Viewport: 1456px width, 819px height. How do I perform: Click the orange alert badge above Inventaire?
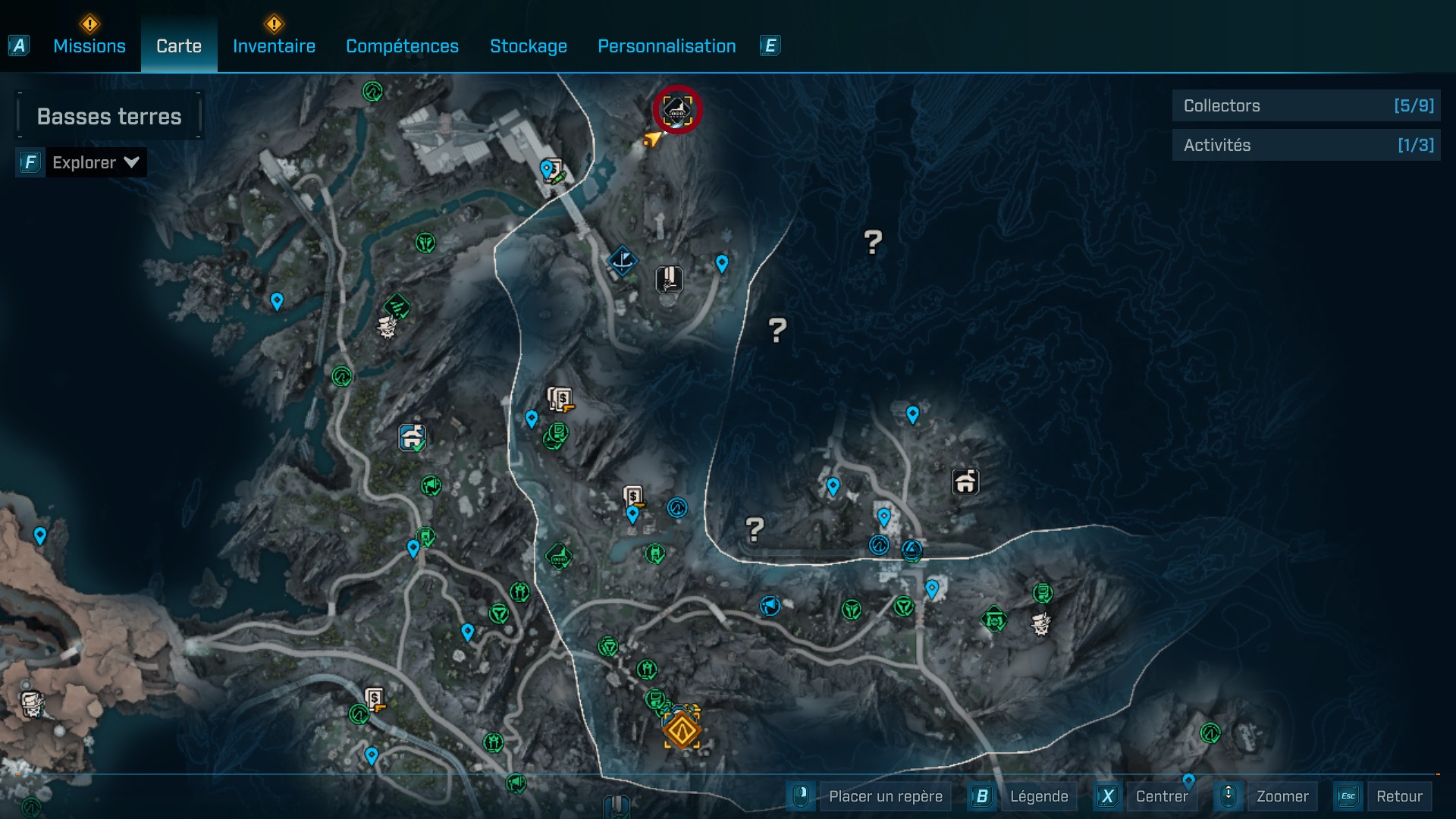pos(275,25)
